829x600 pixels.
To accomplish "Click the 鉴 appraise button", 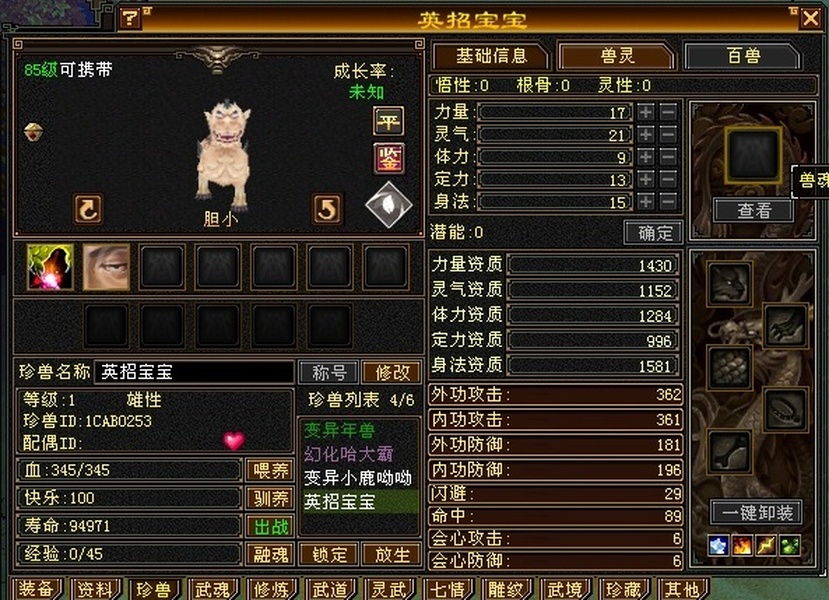I will point(388,157).
